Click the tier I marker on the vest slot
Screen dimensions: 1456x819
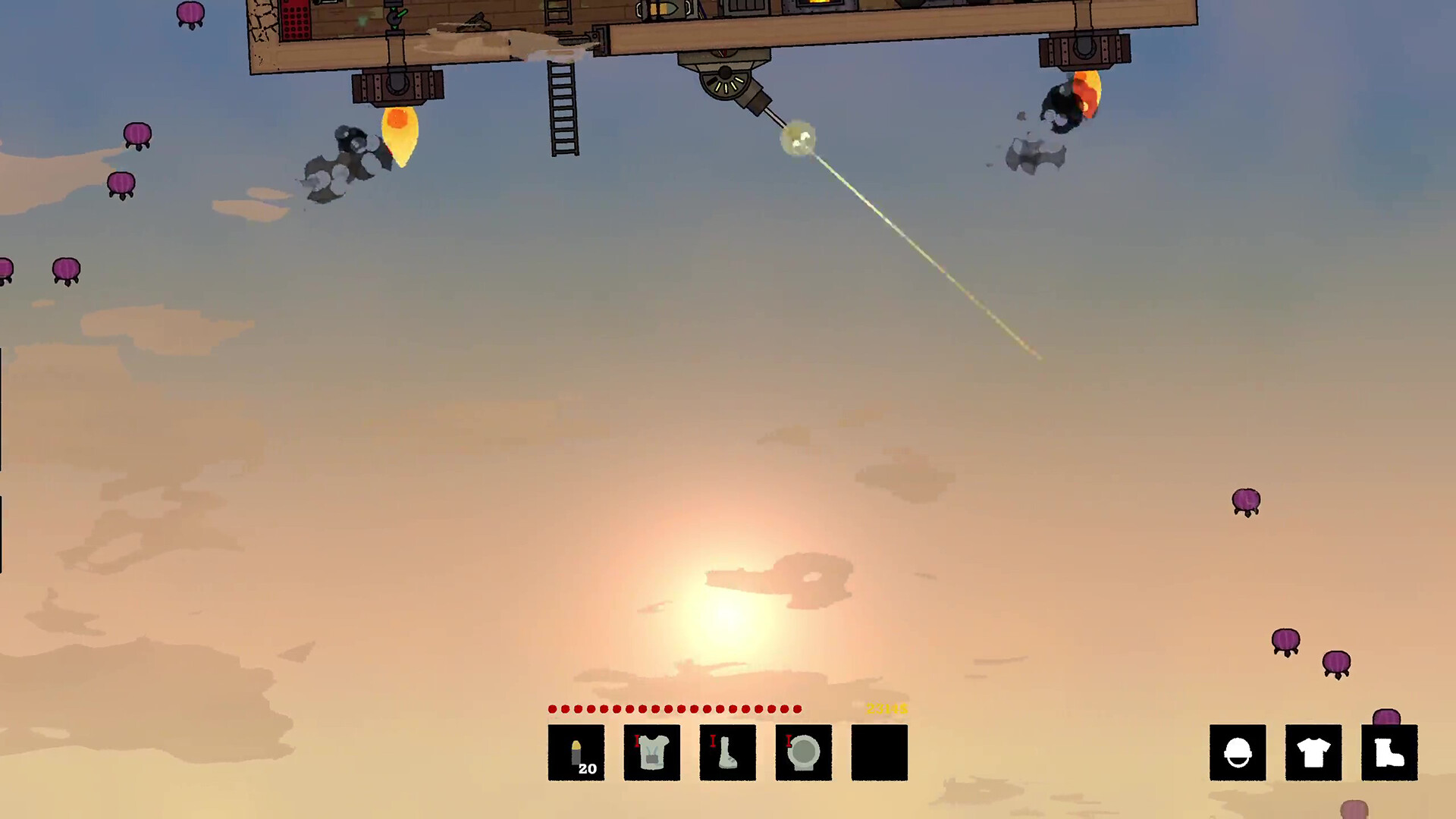point(636,742)
